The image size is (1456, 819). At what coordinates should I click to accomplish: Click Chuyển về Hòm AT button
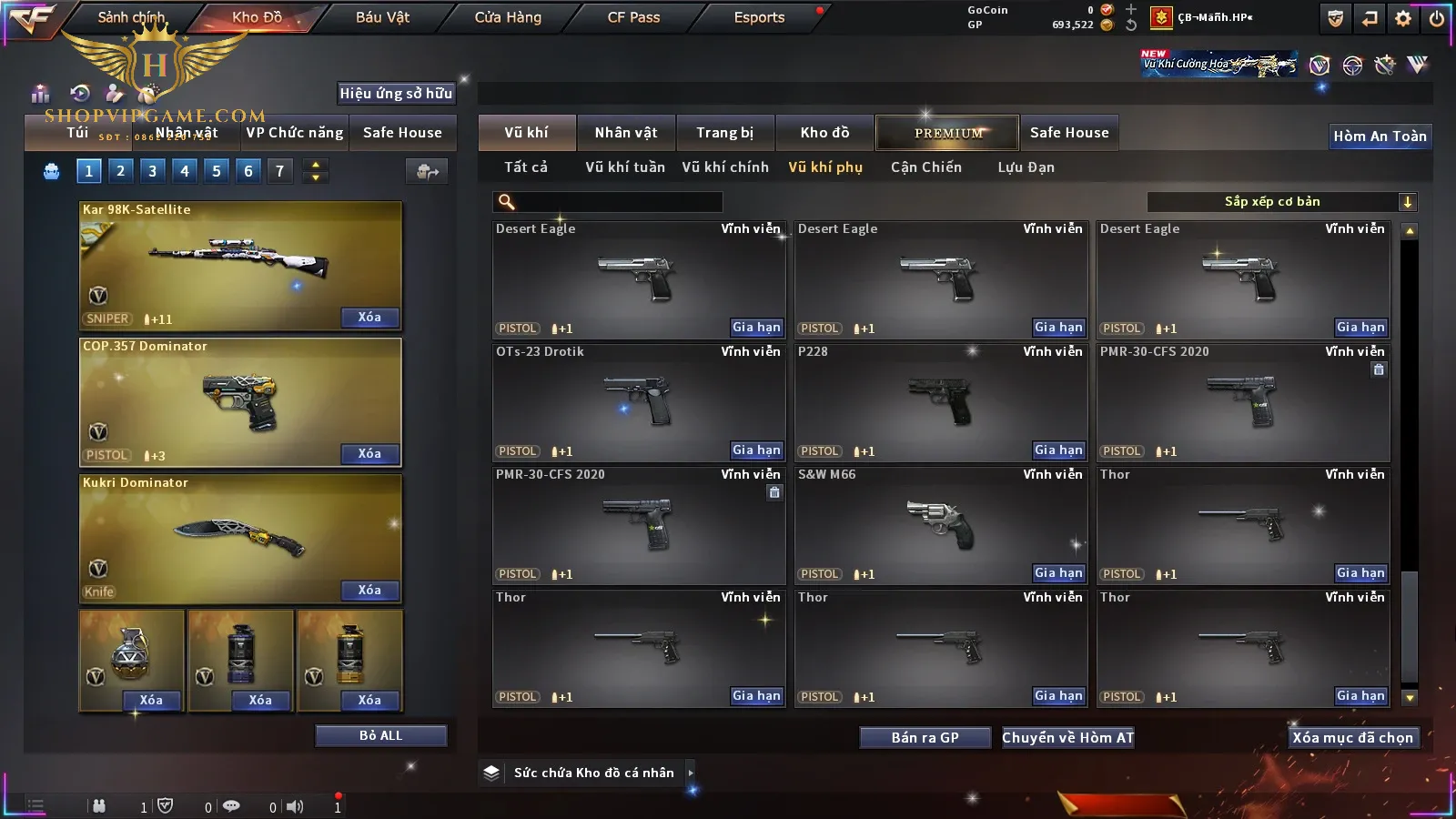1067,737
